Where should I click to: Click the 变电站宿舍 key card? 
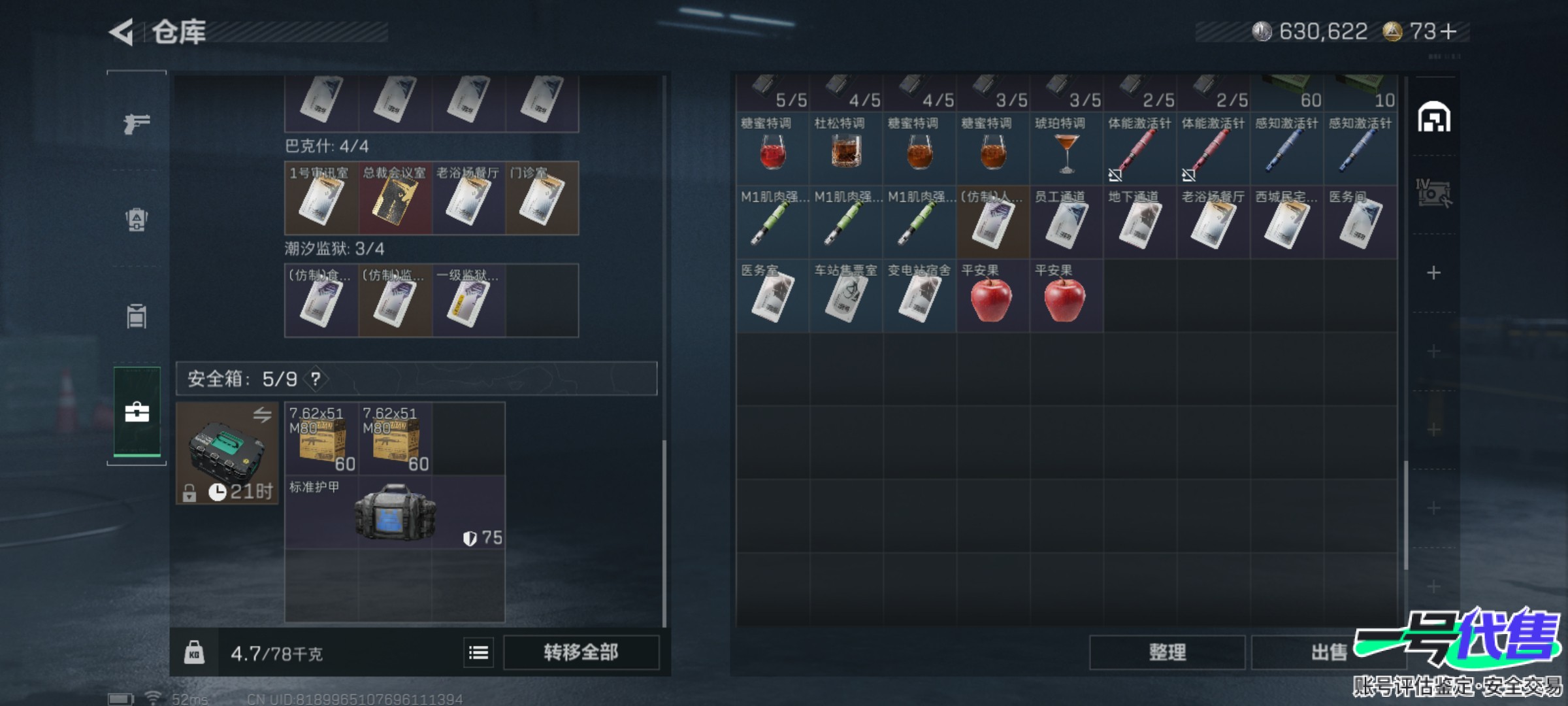(919, 296)
